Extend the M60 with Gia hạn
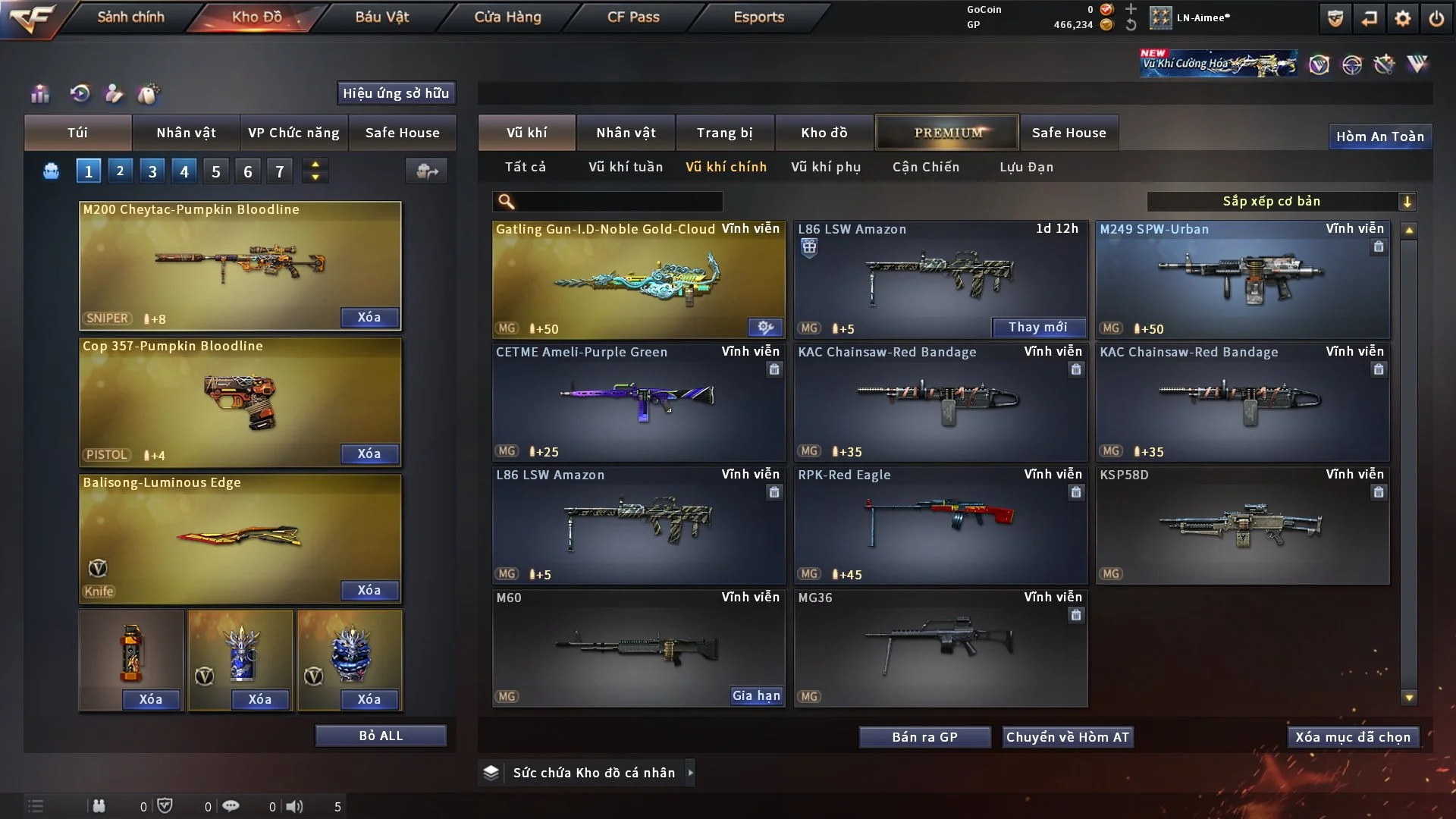 [755, 695]
